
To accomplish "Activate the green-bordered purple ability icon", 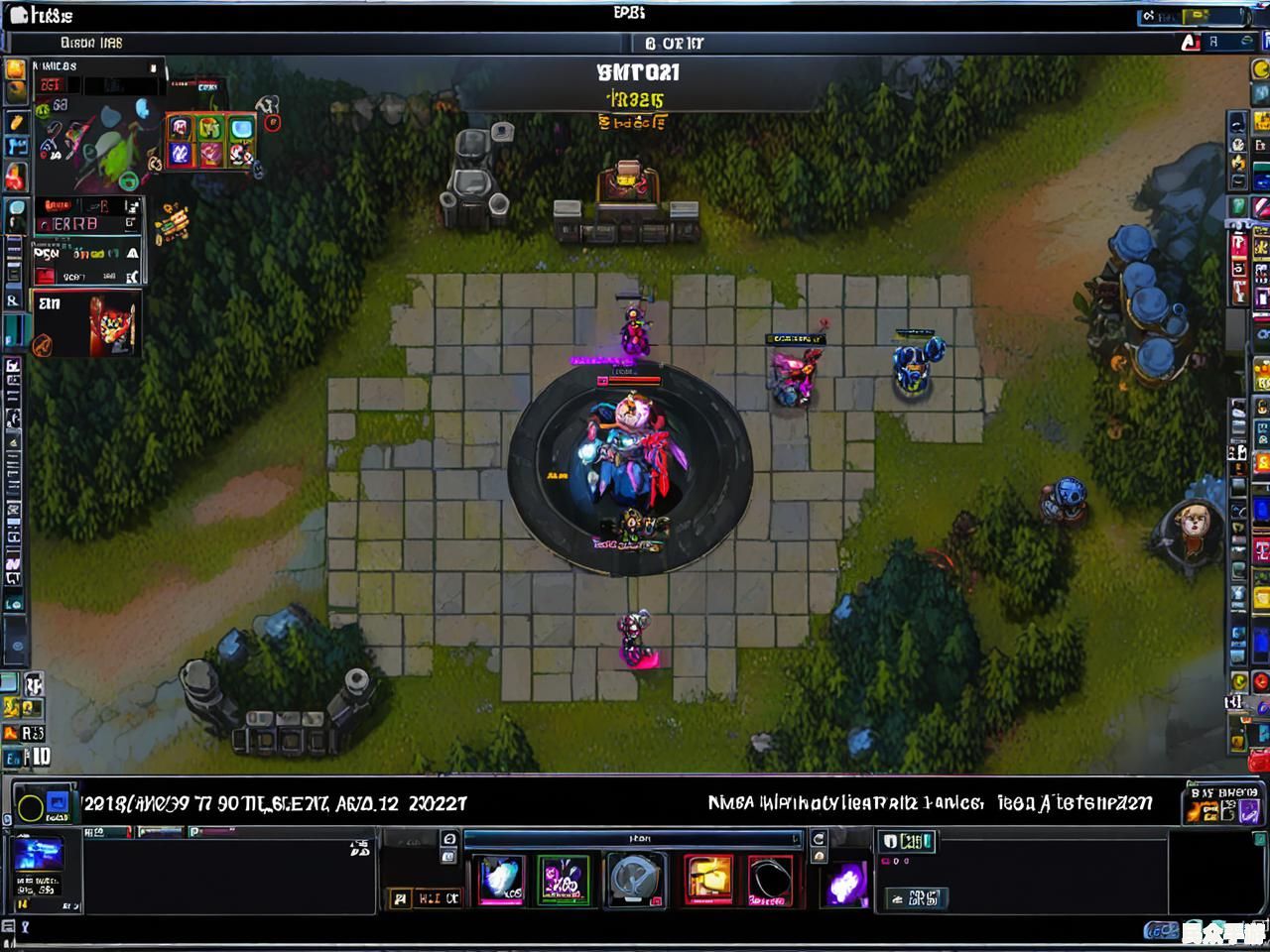I will pyautogui.click(x=563, y=880).
